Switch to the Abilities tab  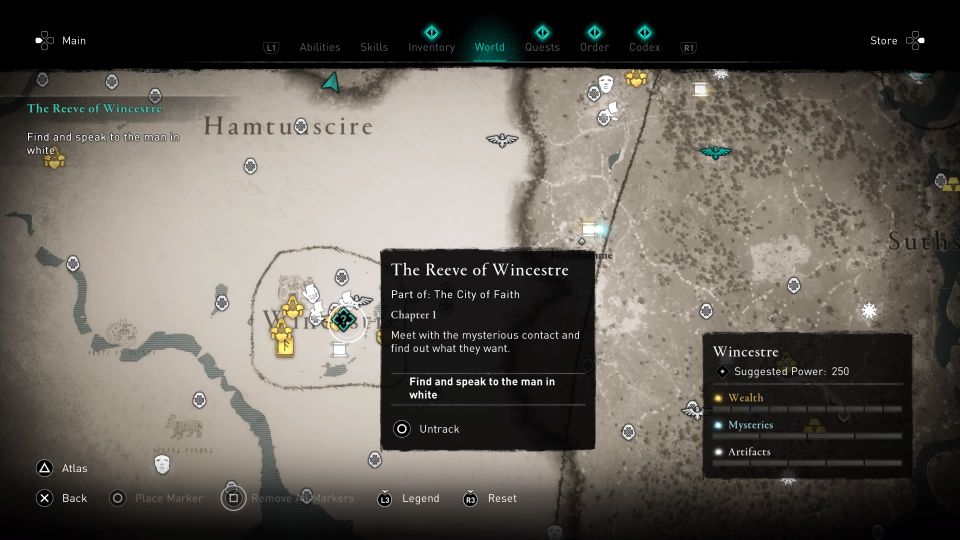pos(320,47)
